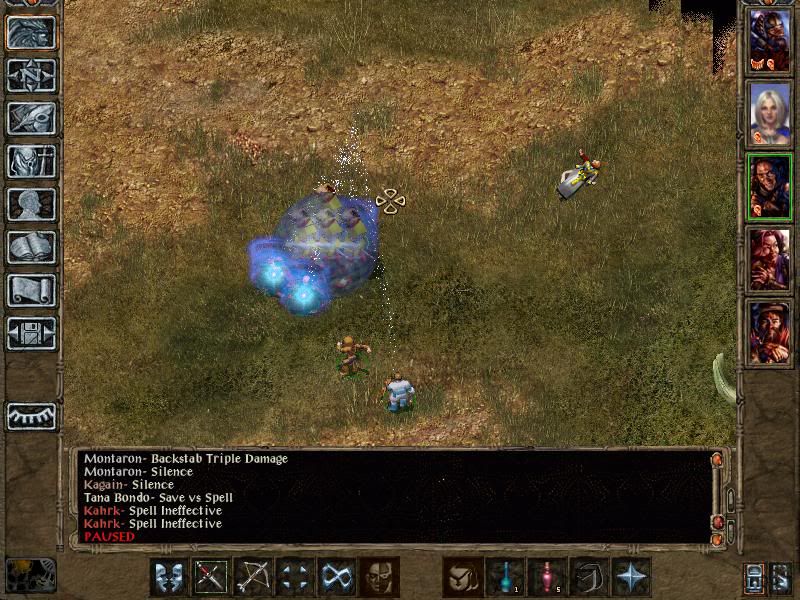Return to the game view button
Viewport: 800px width, 600px height.
(x=31, y=33)
